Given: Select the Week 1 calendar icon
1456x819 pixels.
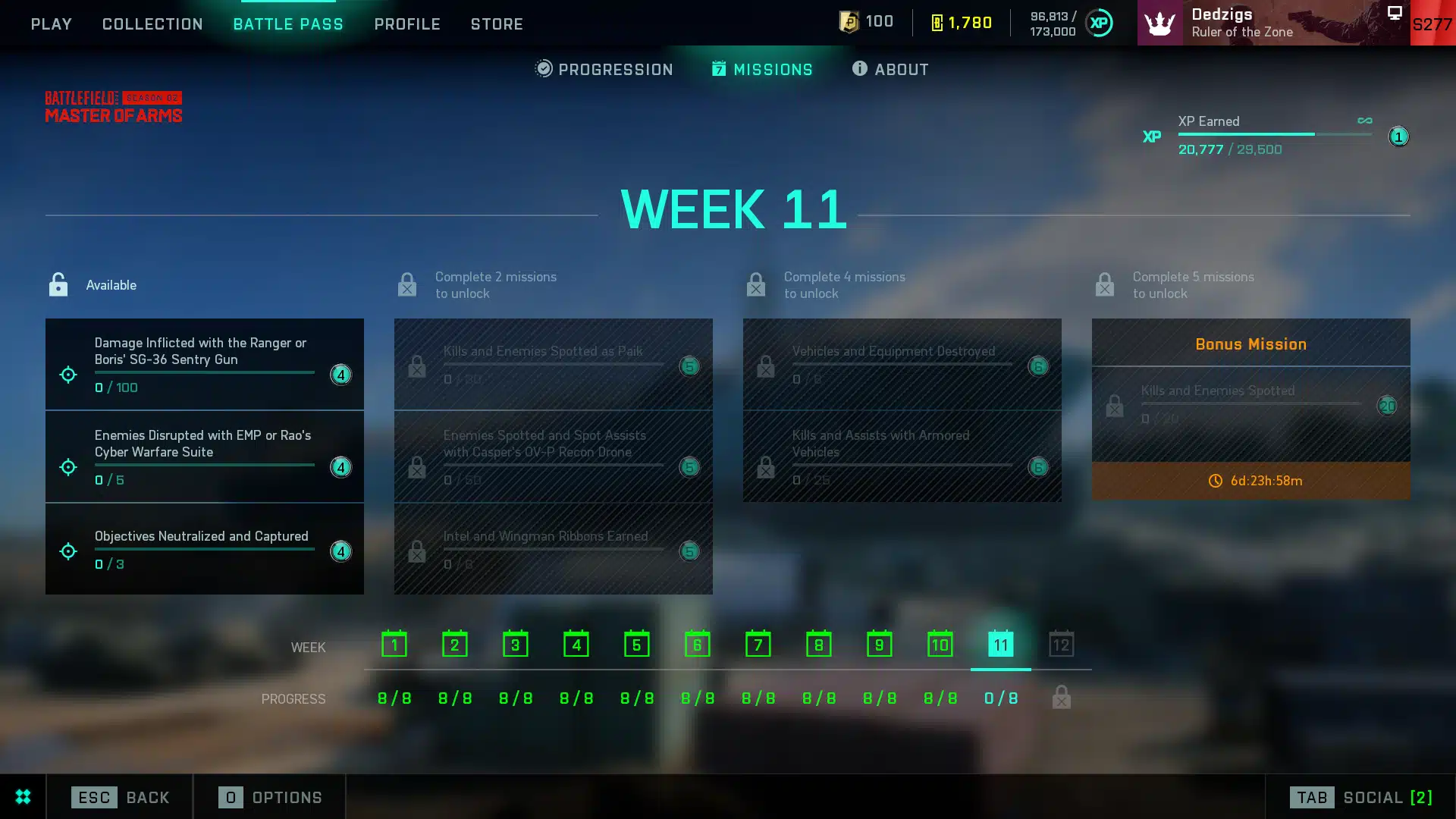Looking at the screenshot, I should pos(394,644).
